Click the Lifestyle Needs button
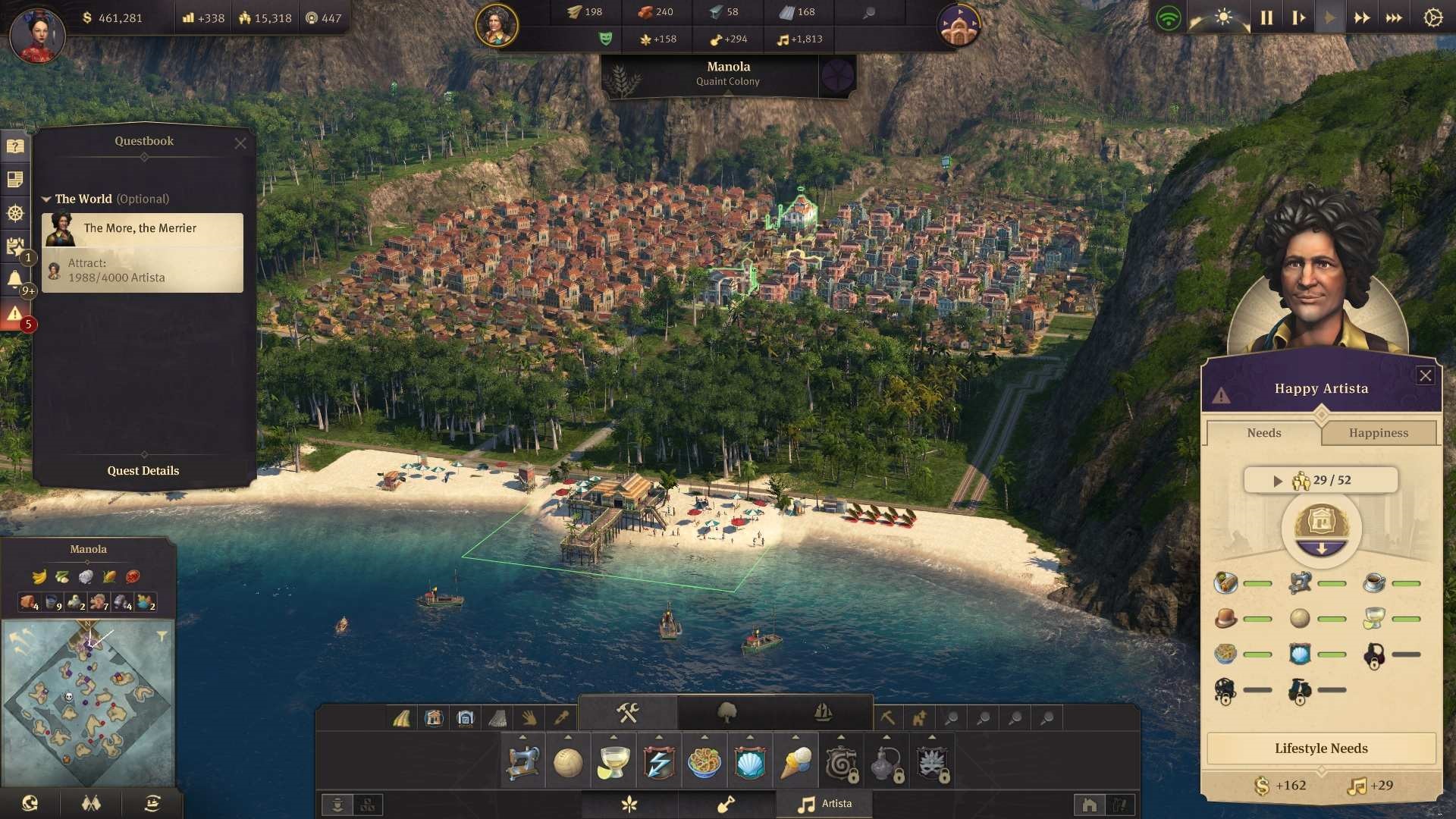Image resolution: width=1456 pixels, height=819 pixels. click(1321, 748)
